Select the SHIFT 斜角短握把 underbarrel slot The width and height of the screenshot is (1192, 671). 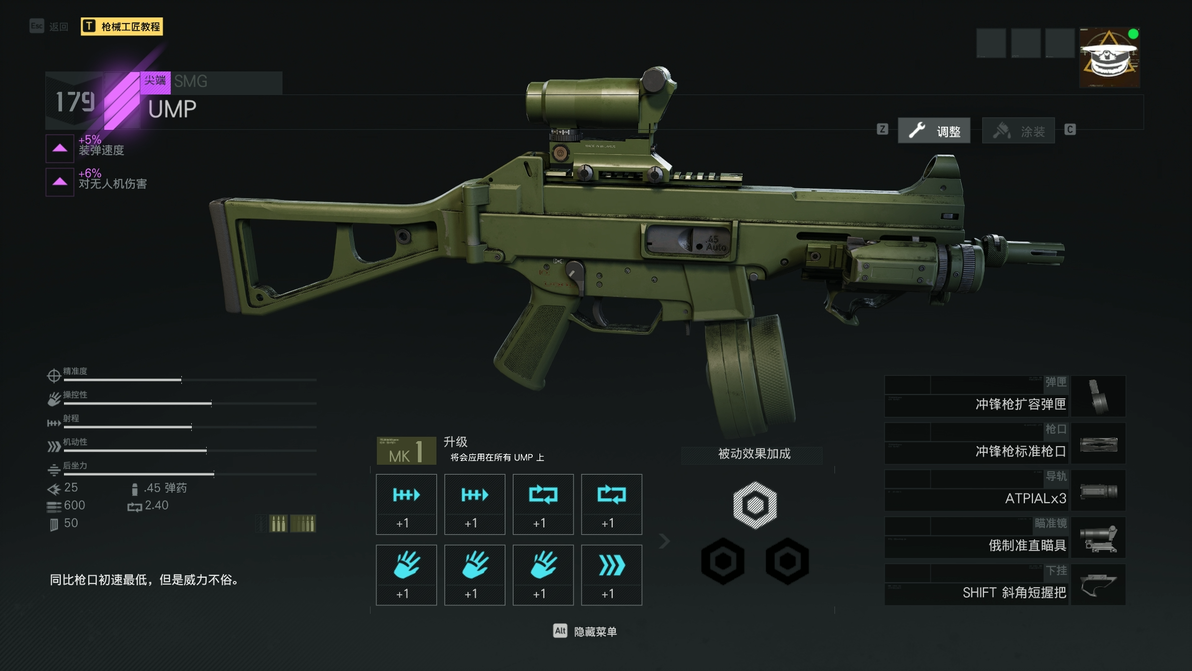click(x=1004, y=585)
